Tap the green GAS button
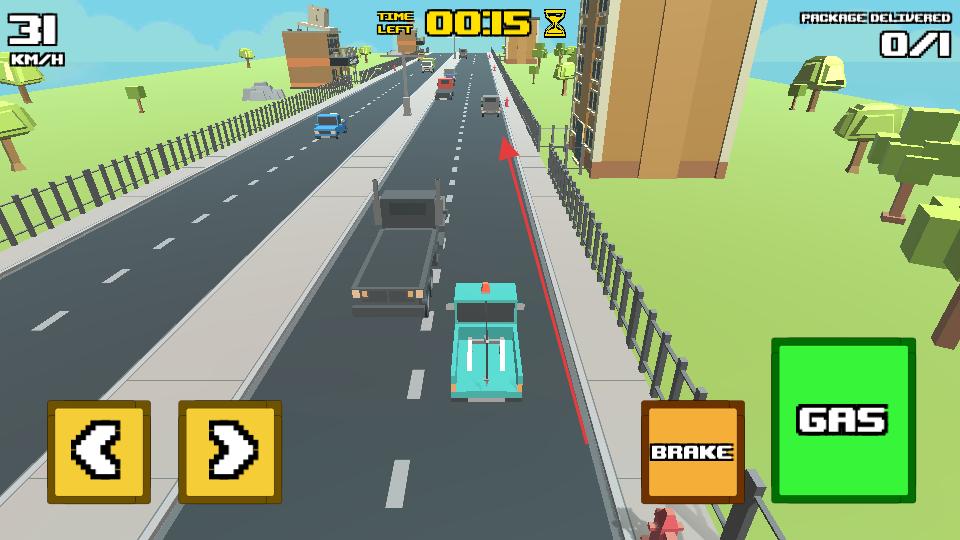The image size is (960, 540). 842,419
